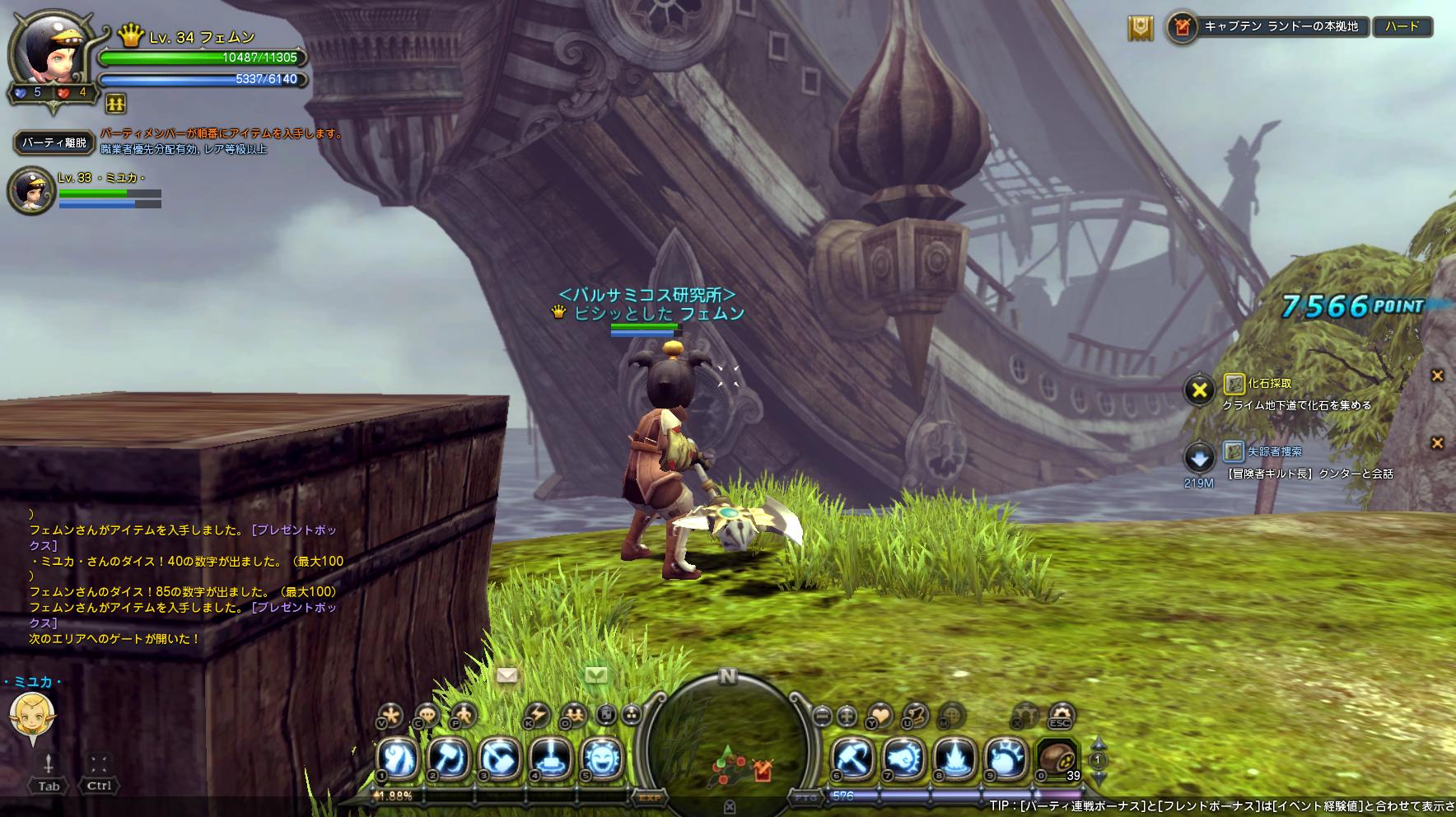Open the lightning bolt skill window icon
The image size is (1456, 817).
[x=536, y=714]
